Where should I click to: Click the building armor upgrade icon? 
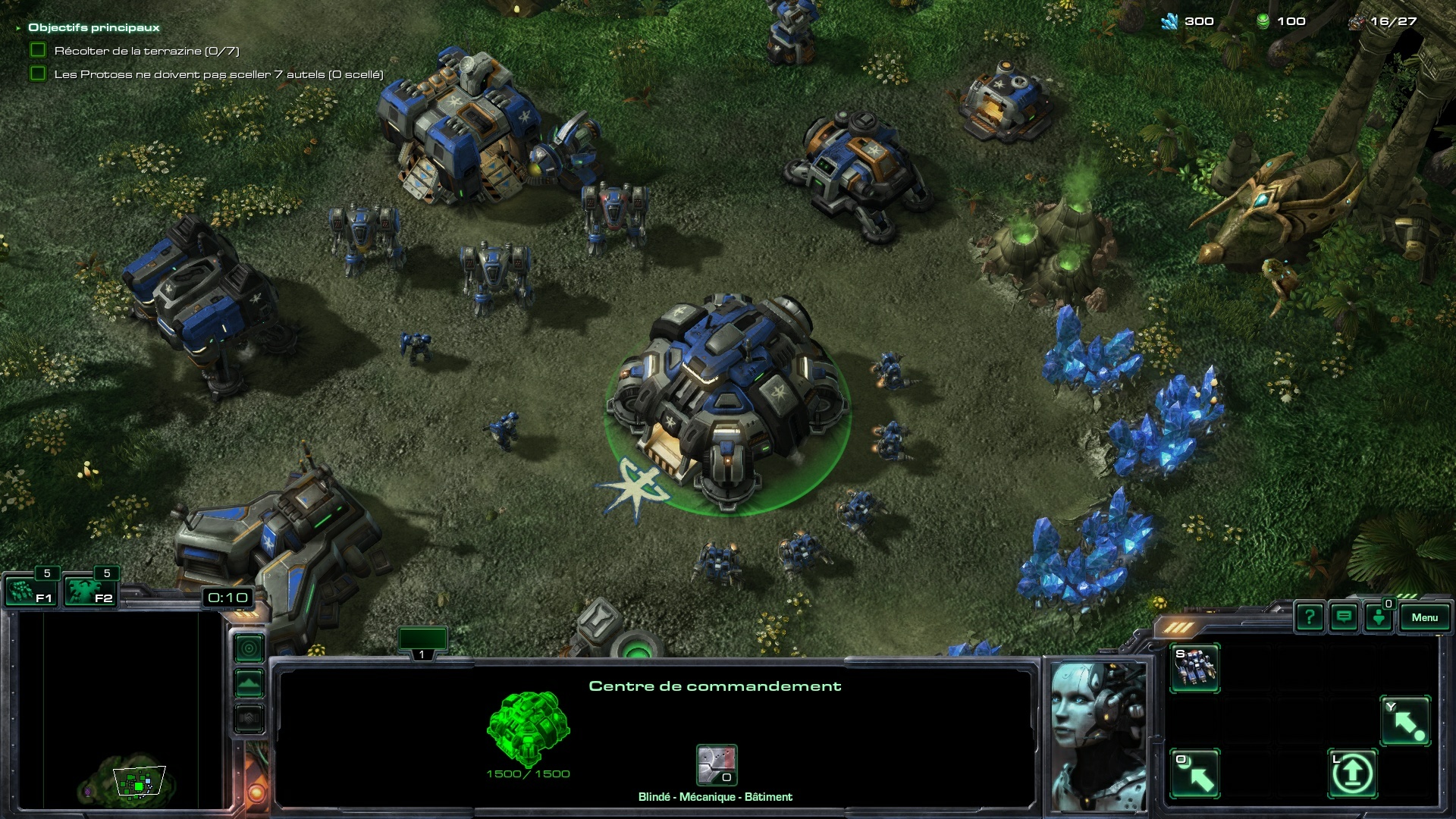[x=717, y=764]
